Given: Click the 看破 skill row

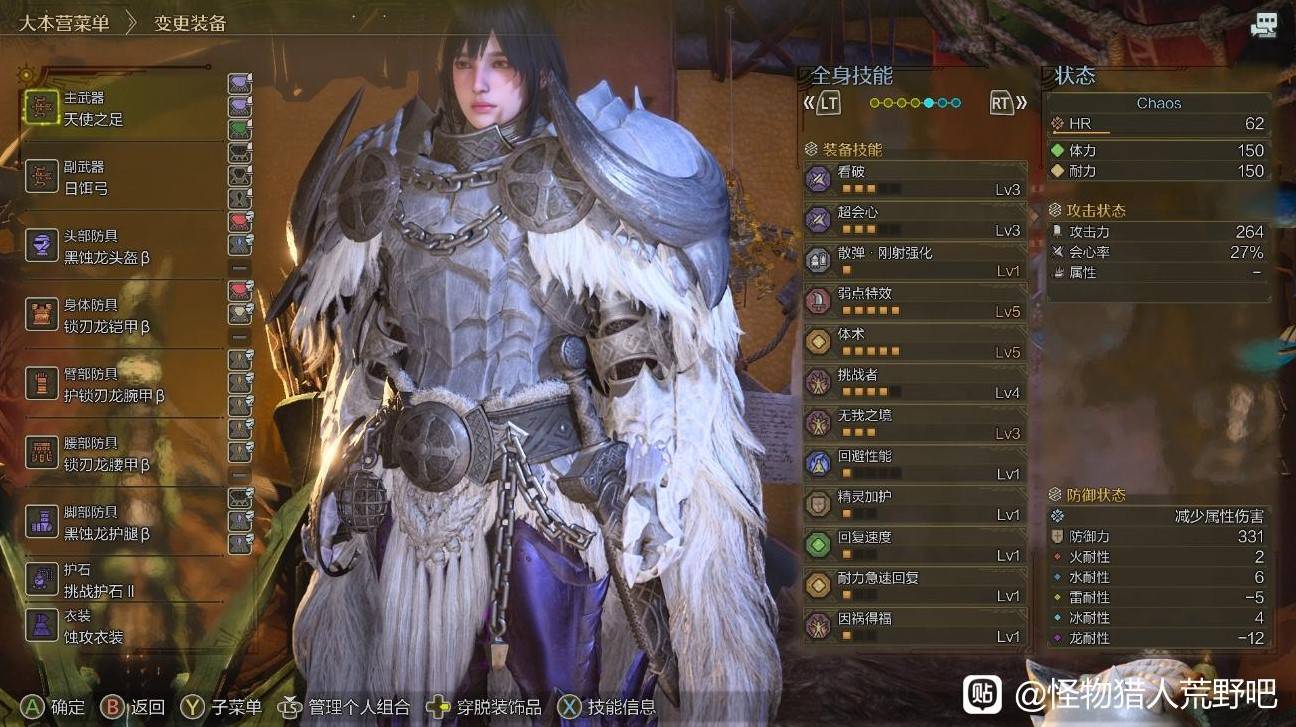Looking at the screenshot, I should tap(915, 180).
